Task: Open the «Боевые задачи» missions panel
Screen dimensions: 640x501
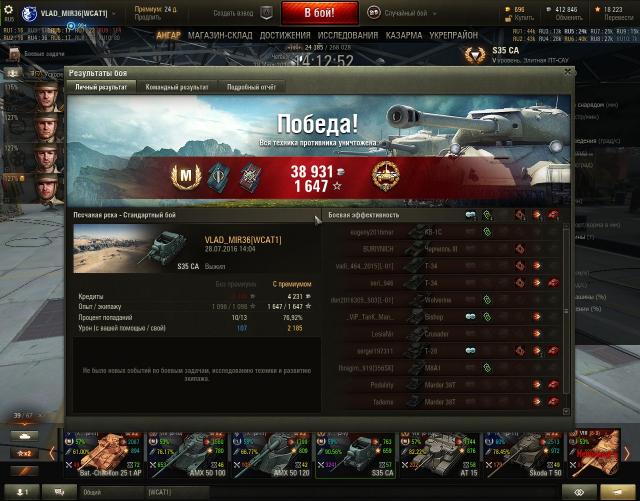Action: pyautogui.click(x=40, y=51)
